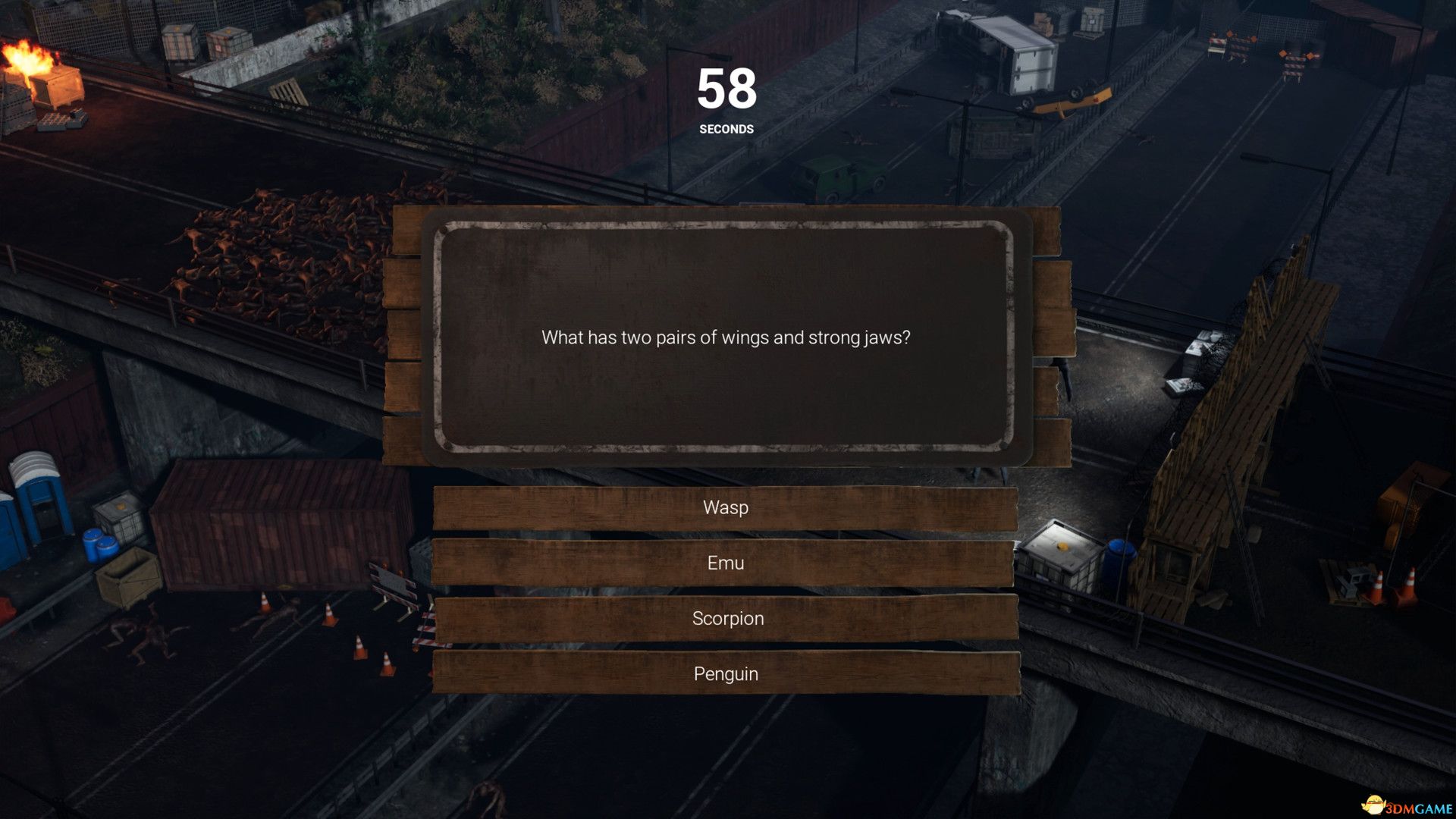Image resolution: width=1456 pixels, height=819 pixels.
Task: Answer with the Penguin option
Action: [x=726, y=673]
